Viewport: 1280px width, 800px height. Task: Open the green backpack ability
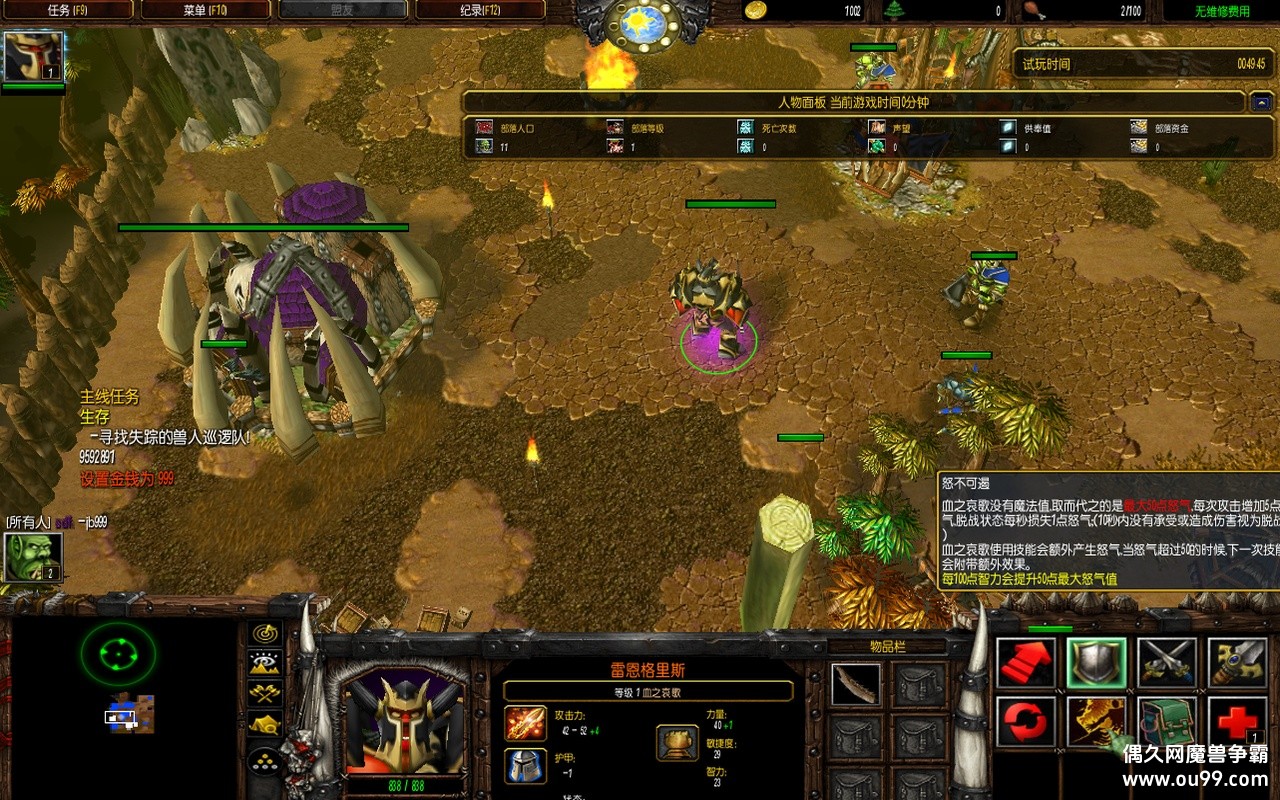coord(1166,721)
